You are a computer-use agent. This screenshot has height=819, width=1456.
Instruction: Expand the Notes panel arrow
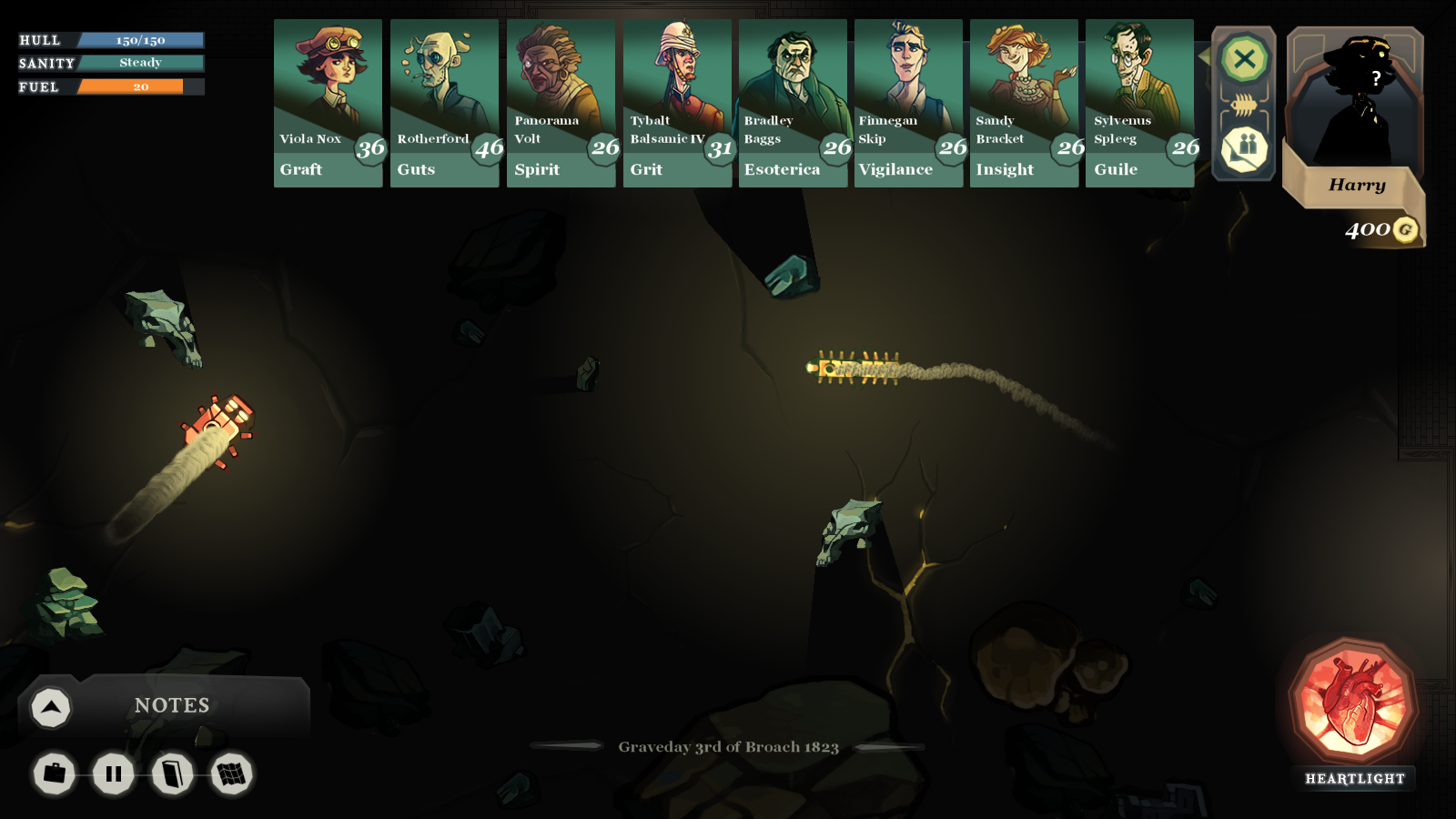[51, 707]
